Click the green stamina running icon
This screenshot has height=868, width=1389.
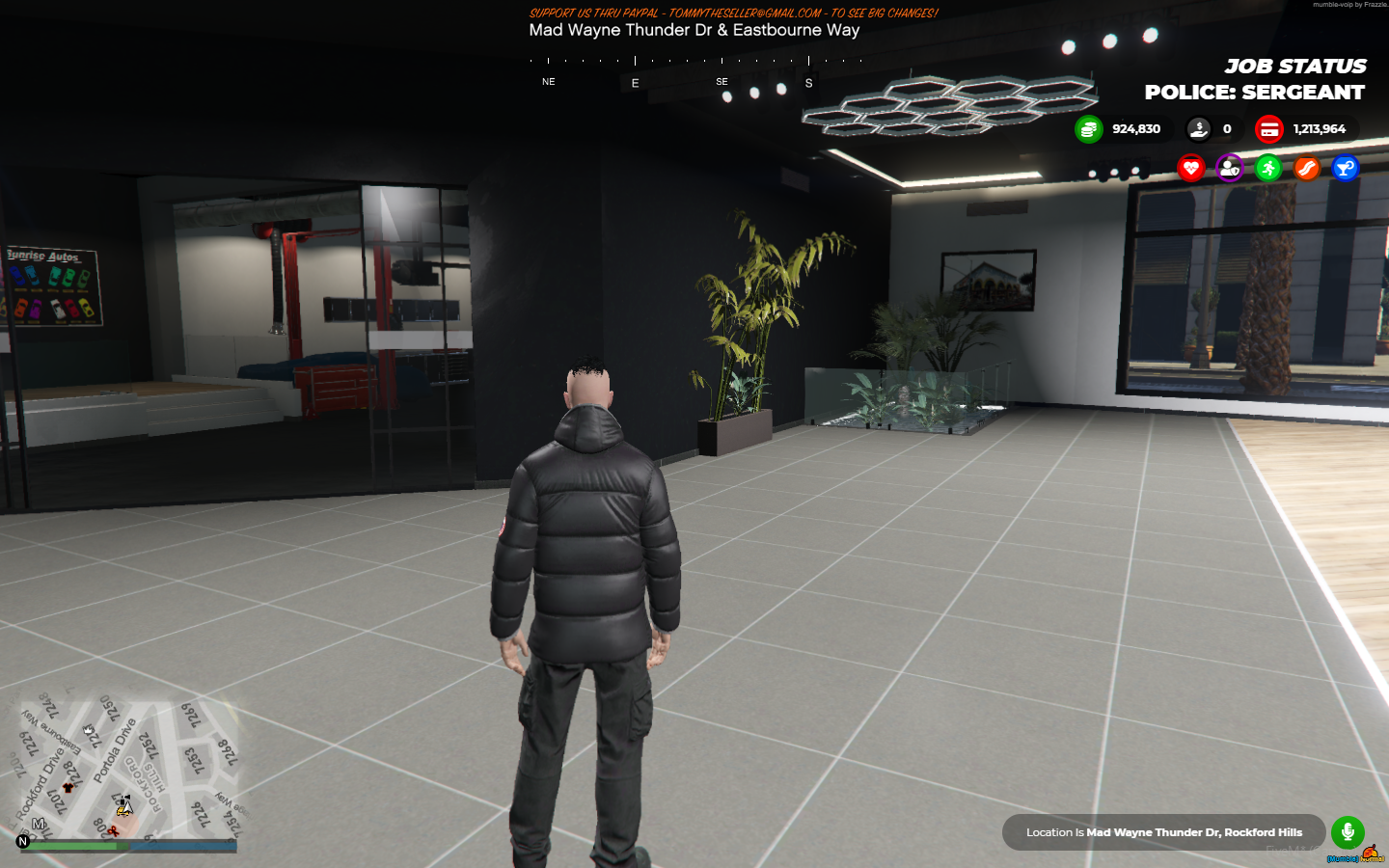1267,168
